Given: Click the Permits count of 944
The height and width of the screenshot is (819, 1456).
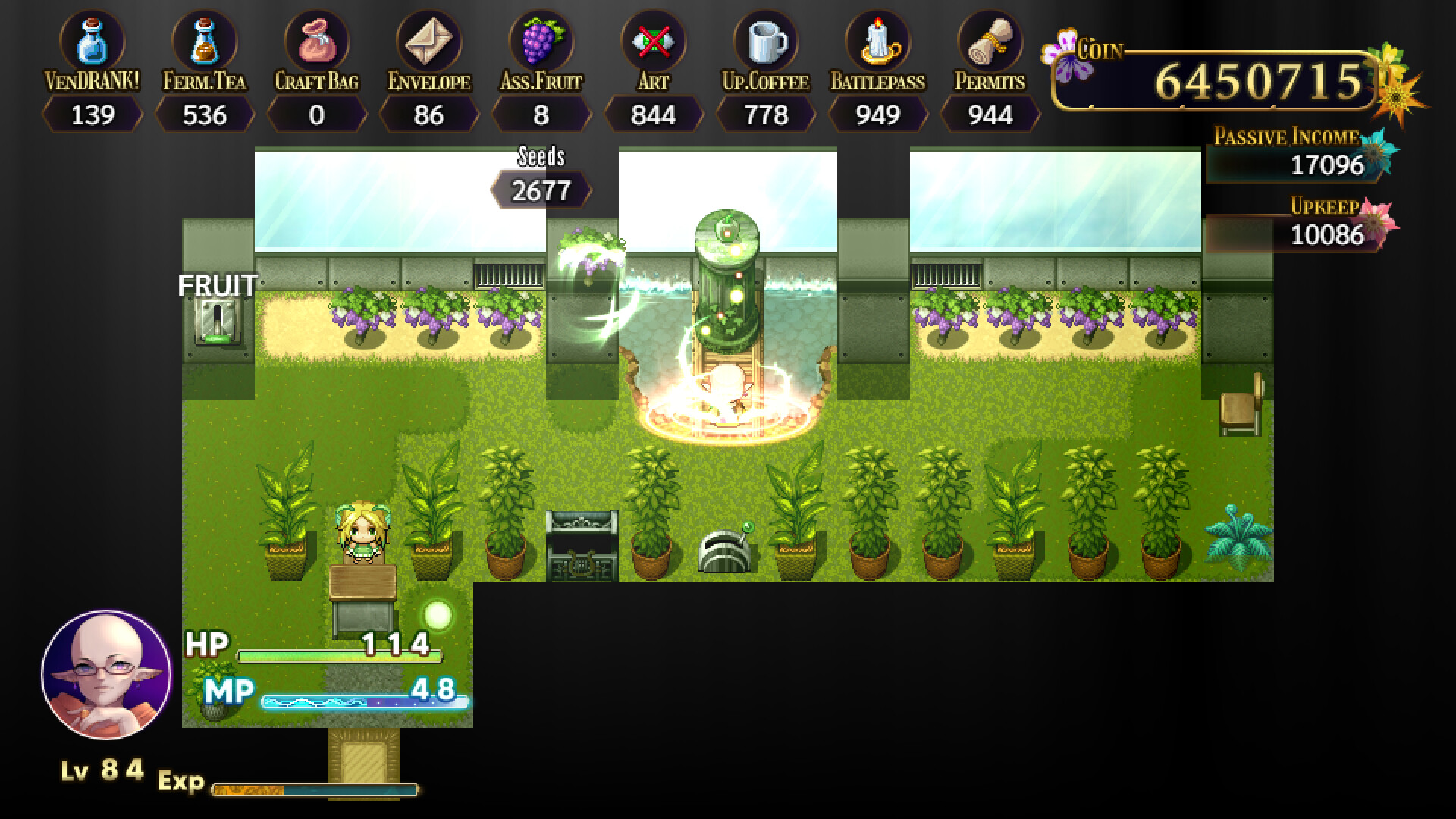Looking at the screenshot, I should [x=989, y=115].
